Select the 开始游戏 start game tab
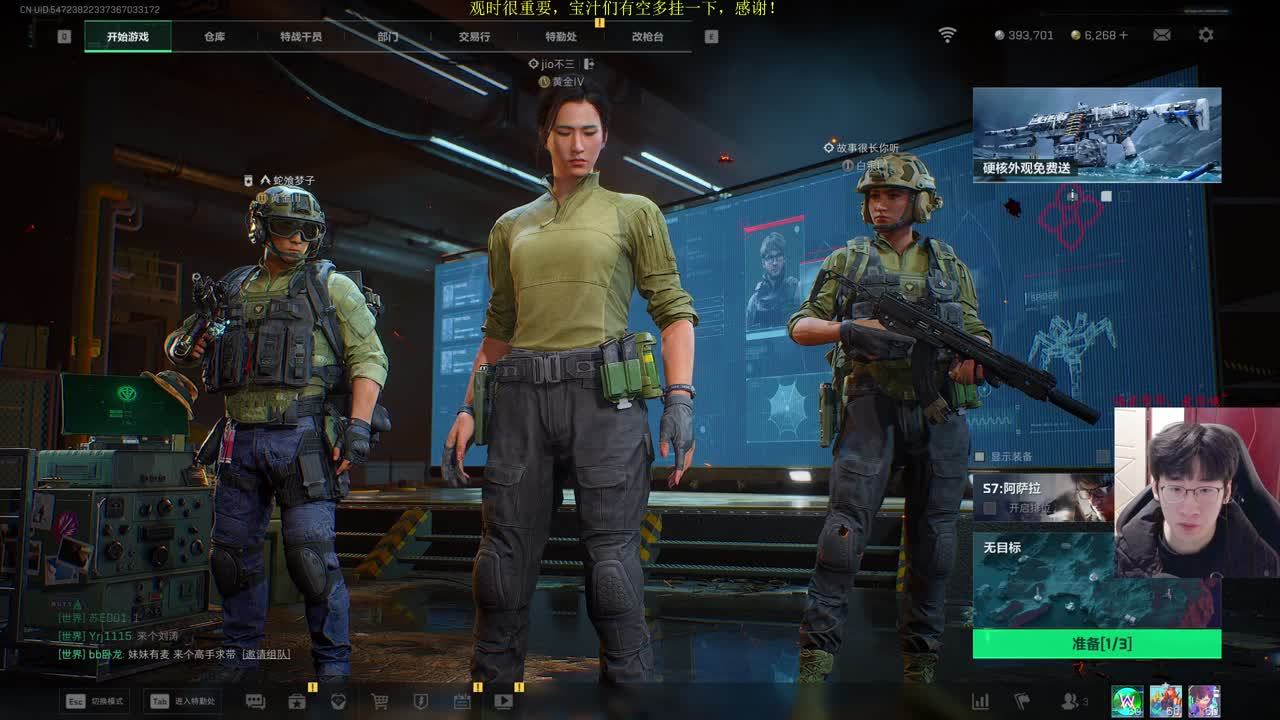Viewport: 1280px width, 720px height. [128, 37]
